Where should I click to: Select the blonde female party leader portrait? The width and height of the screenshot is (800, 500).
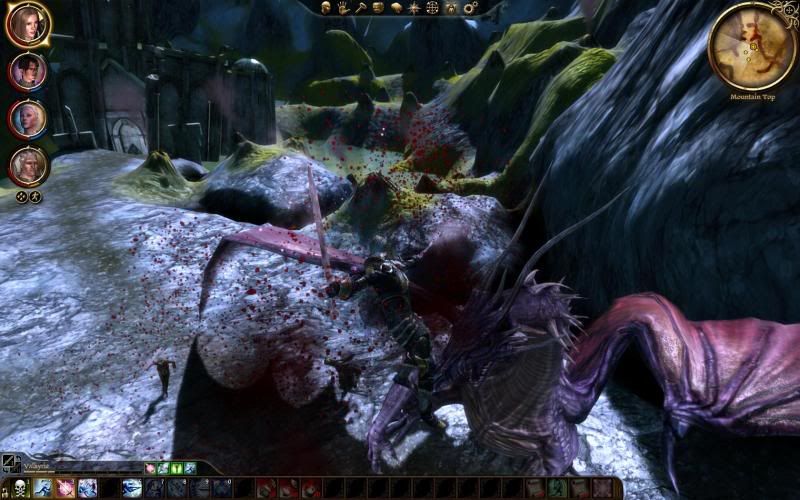[27, 25]
